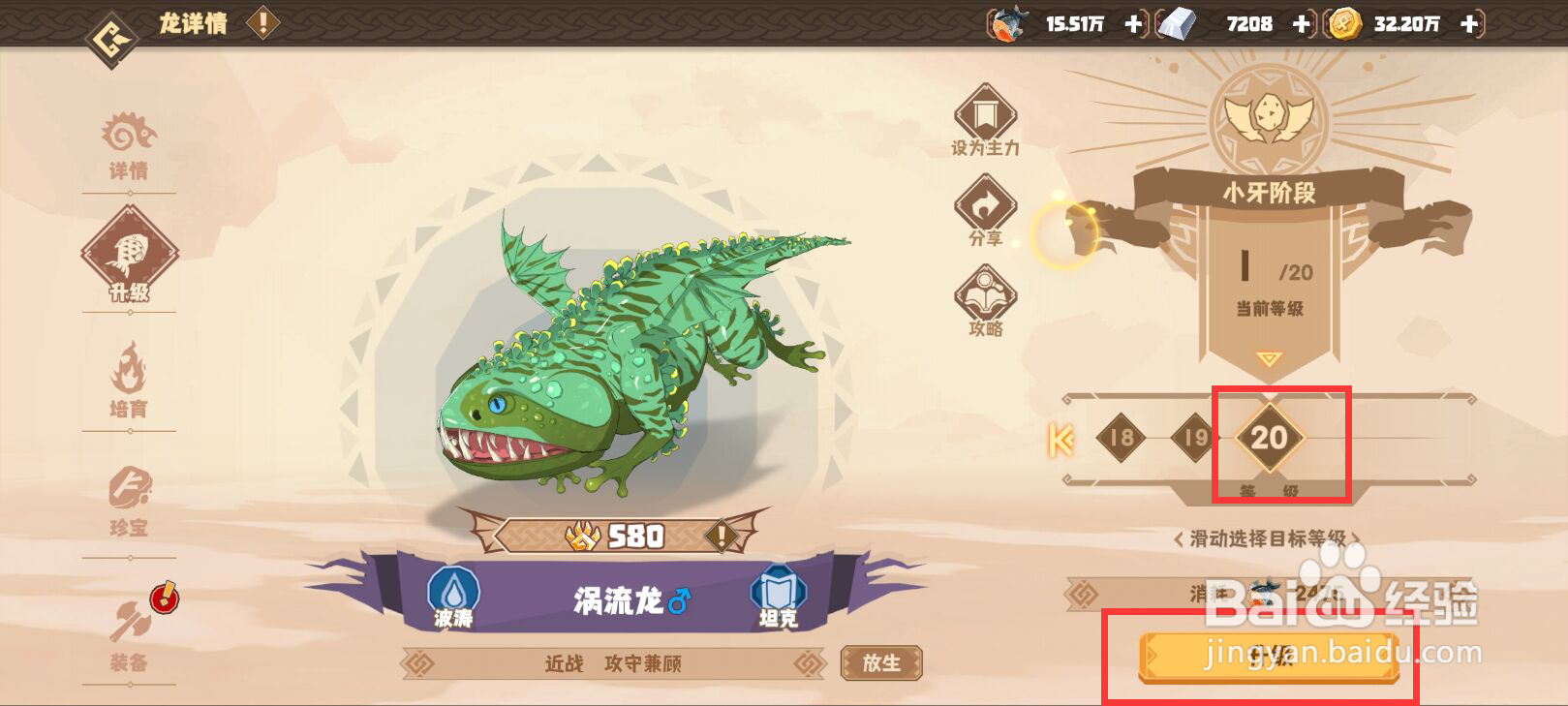Release the dragon with the 放生 button

pos(880,664)
